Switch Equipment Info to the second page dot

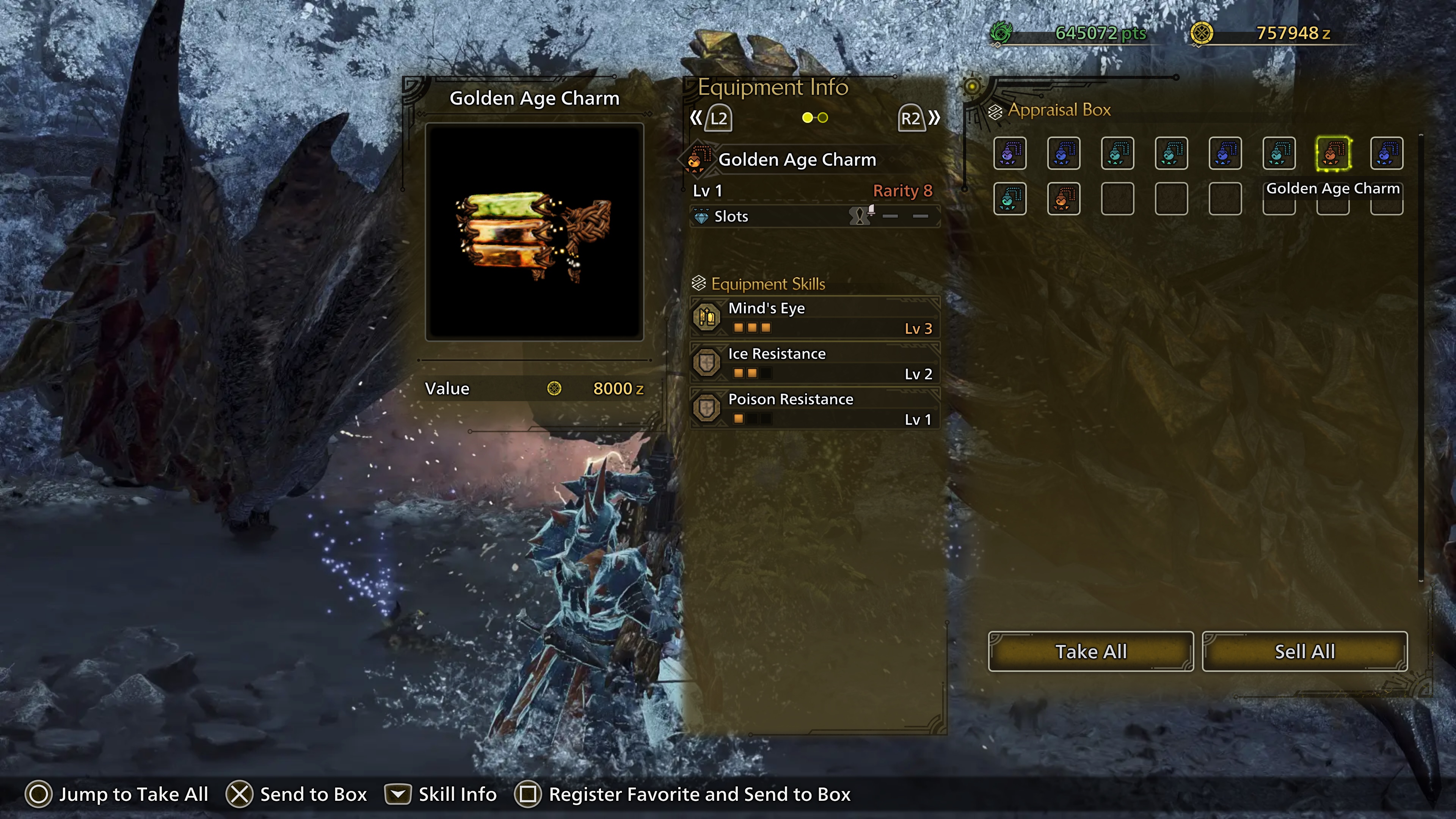[823, 118]
